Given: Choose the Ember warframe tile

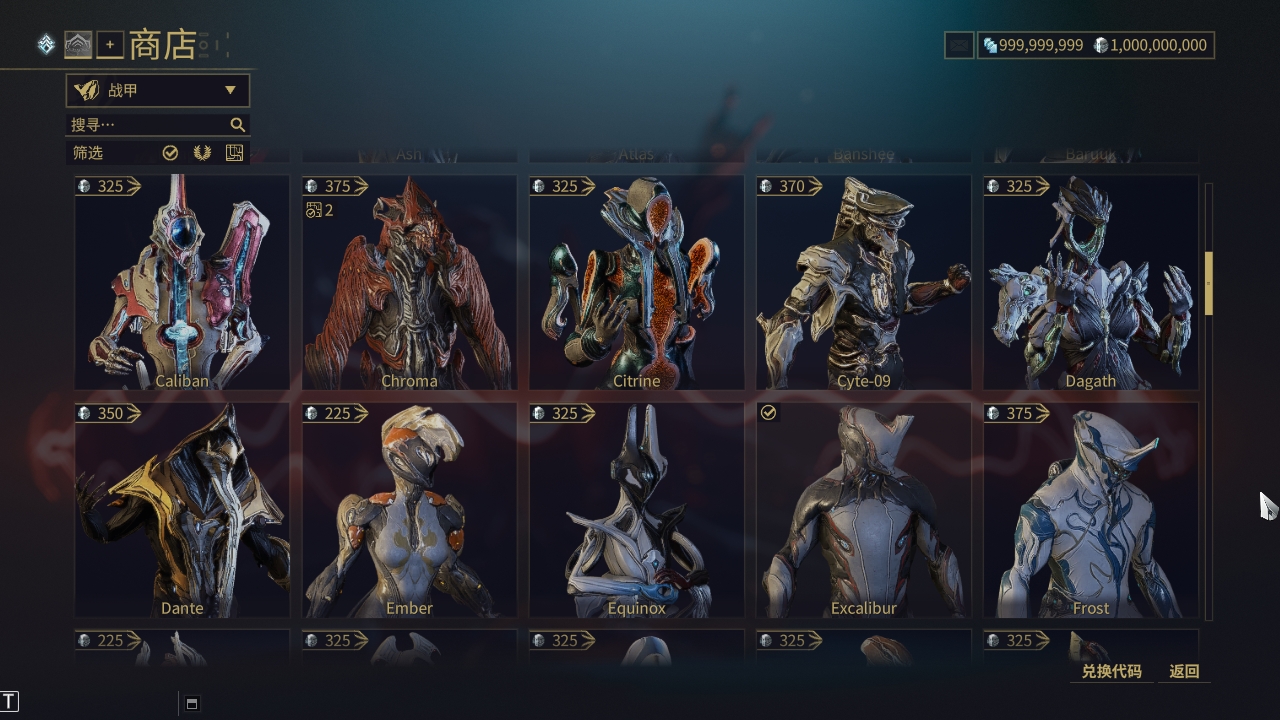Looking at the screenshot, I should click(409, 510).
